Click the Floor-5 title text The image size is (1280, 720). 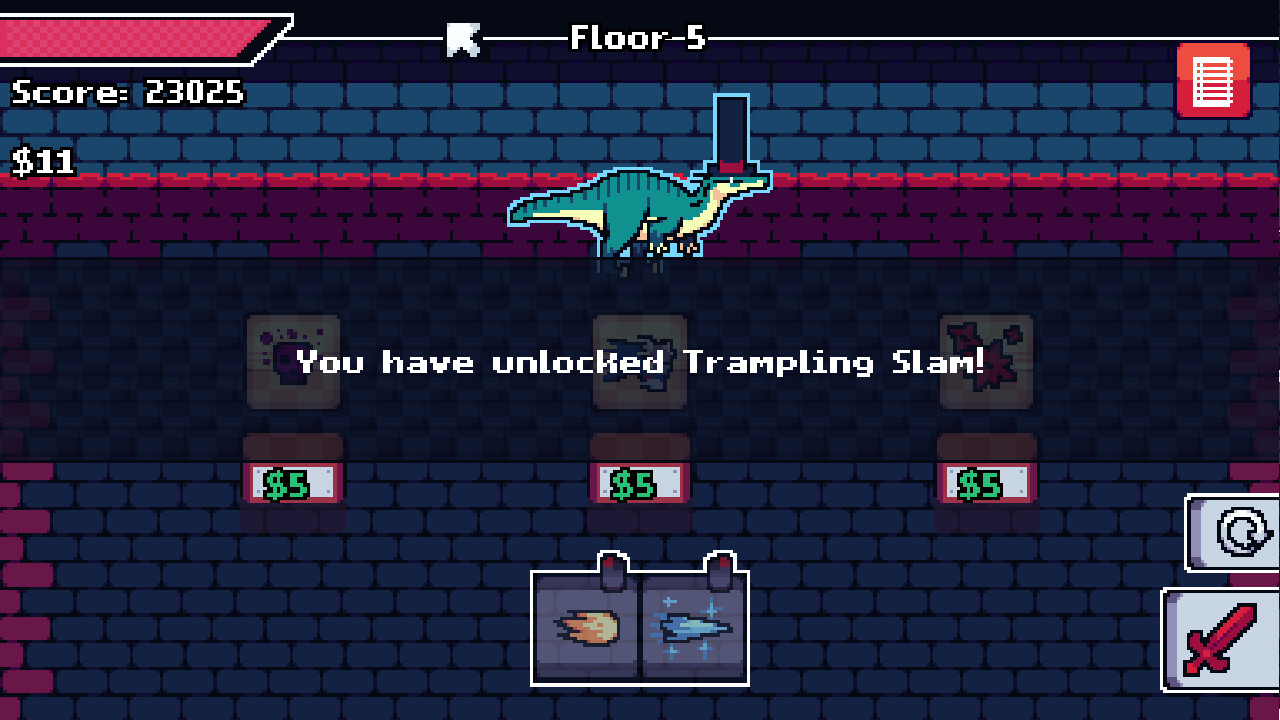[637, 38]
